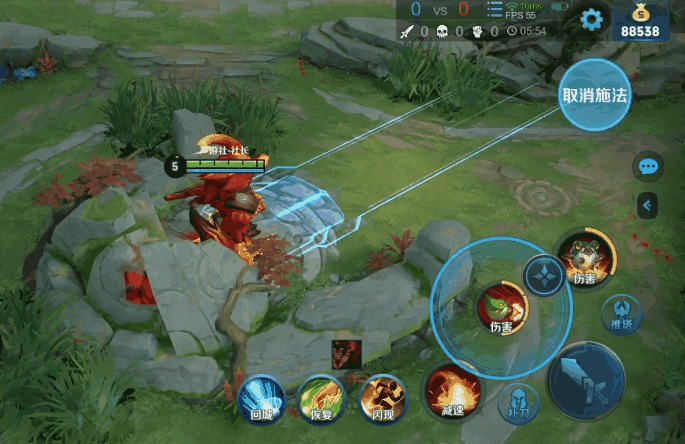Open the chat bubble icon
This screenshot has width=685, height=444.
pyautogui.click(x=648, y=167)
